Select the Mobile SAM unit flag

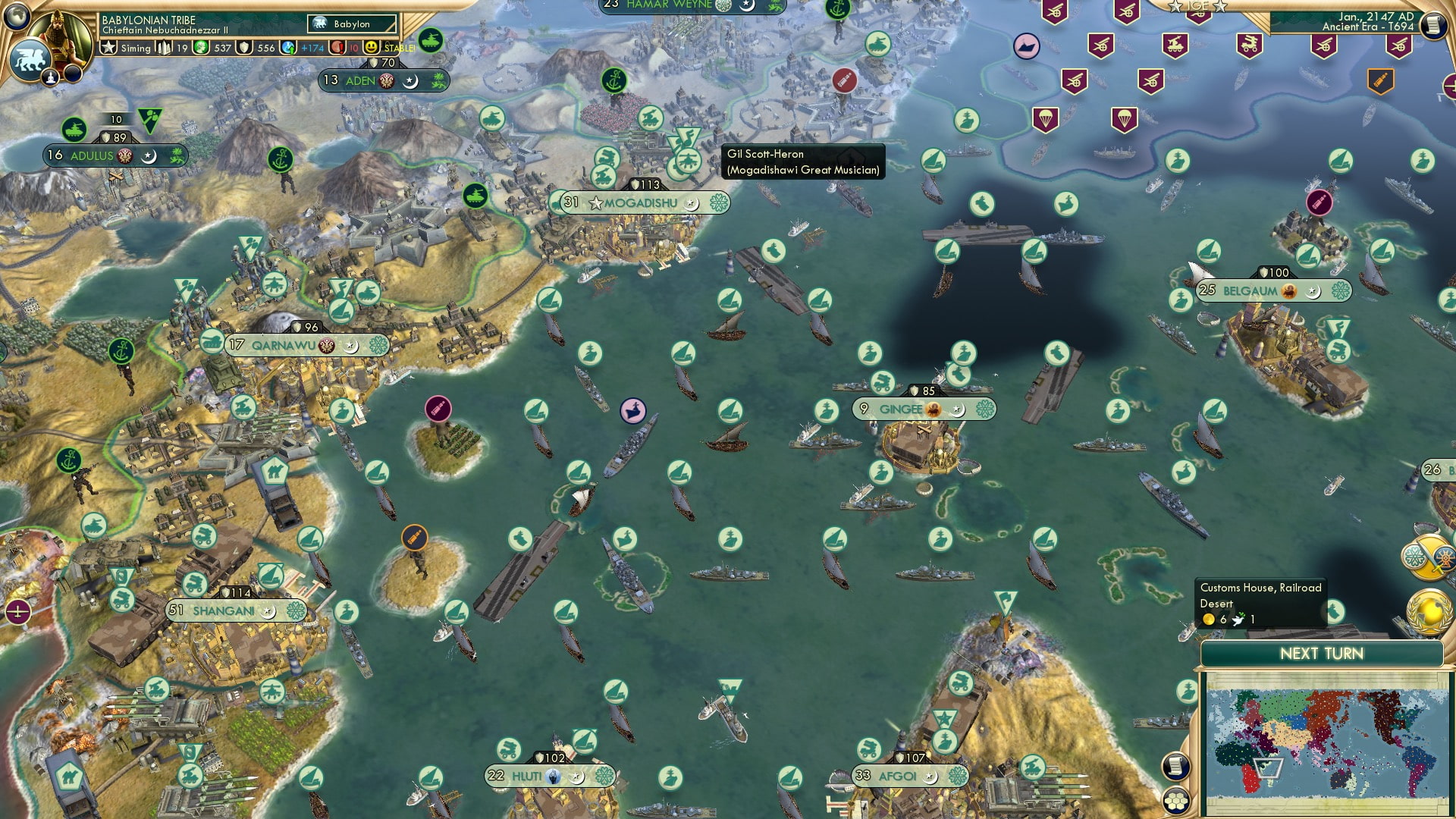(x=1176, y=45)
